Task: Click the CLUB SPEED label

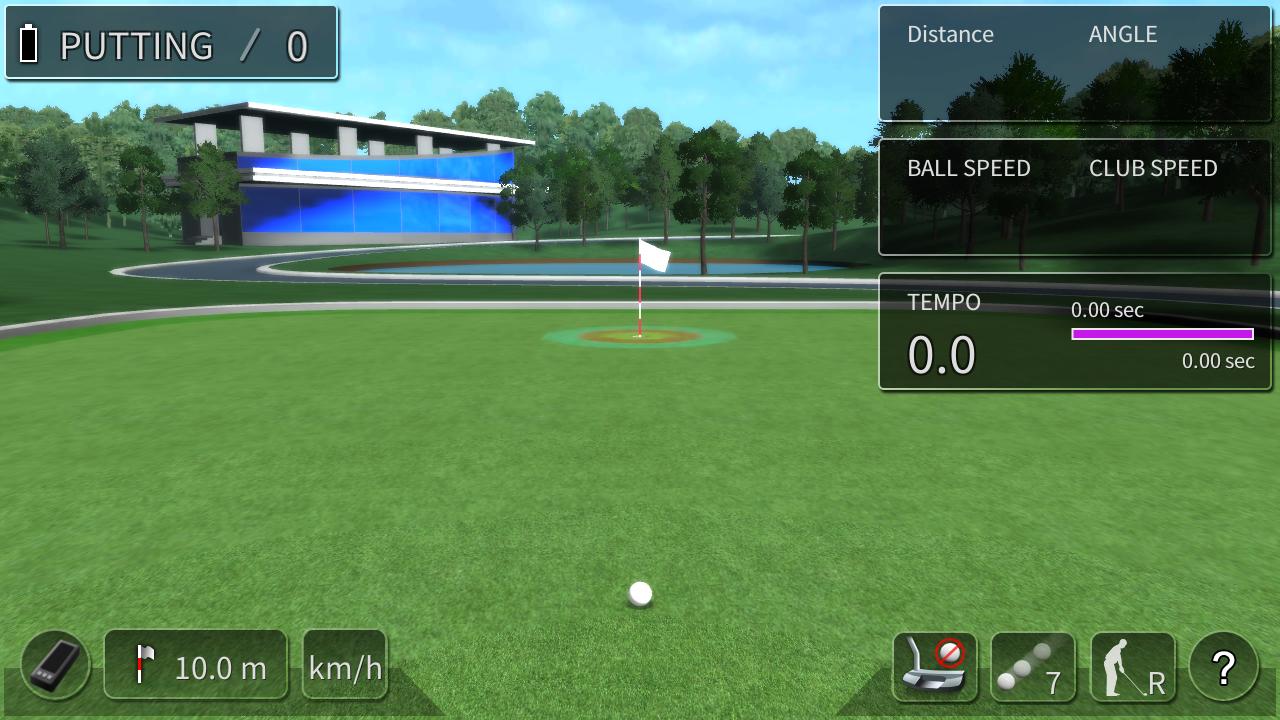Action: 1151,168
